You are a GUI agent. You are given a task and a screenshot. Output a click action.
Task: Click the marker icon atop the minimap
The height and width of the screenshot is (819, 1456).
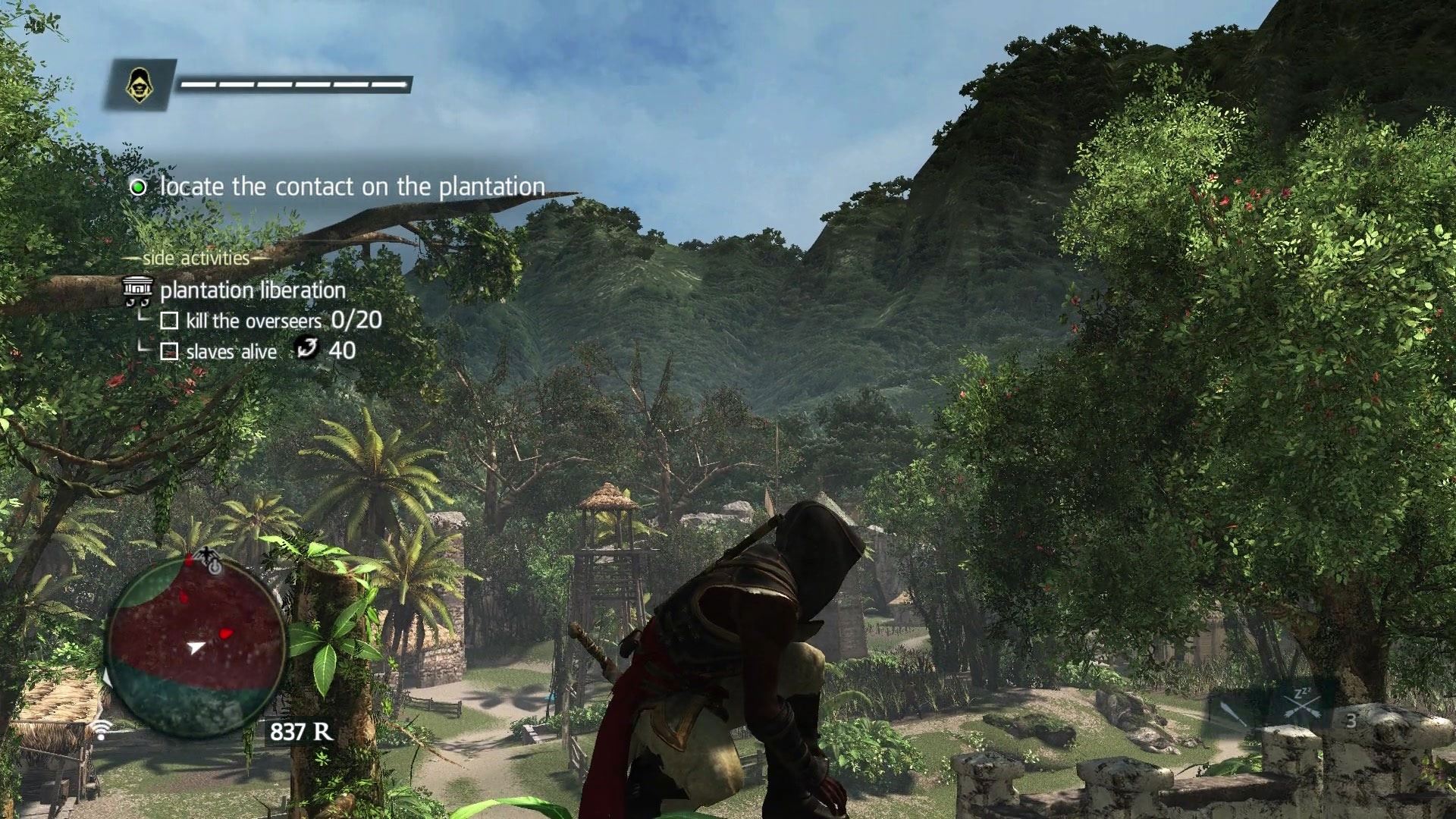click(x=208, y=560)
